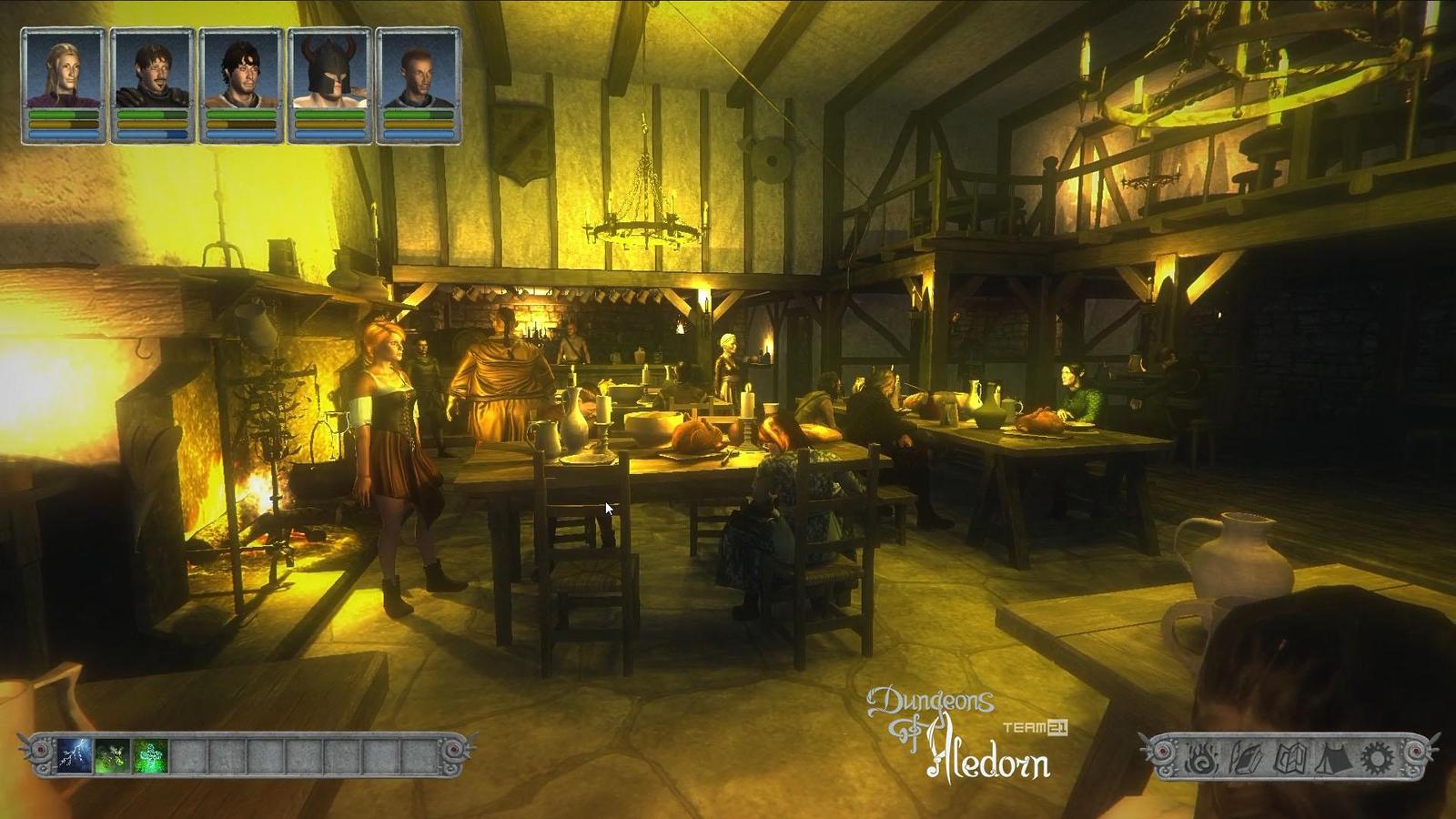Make camp with the tent icon
Viewport: 1456px width, 819px height.
pos(1332,757)
